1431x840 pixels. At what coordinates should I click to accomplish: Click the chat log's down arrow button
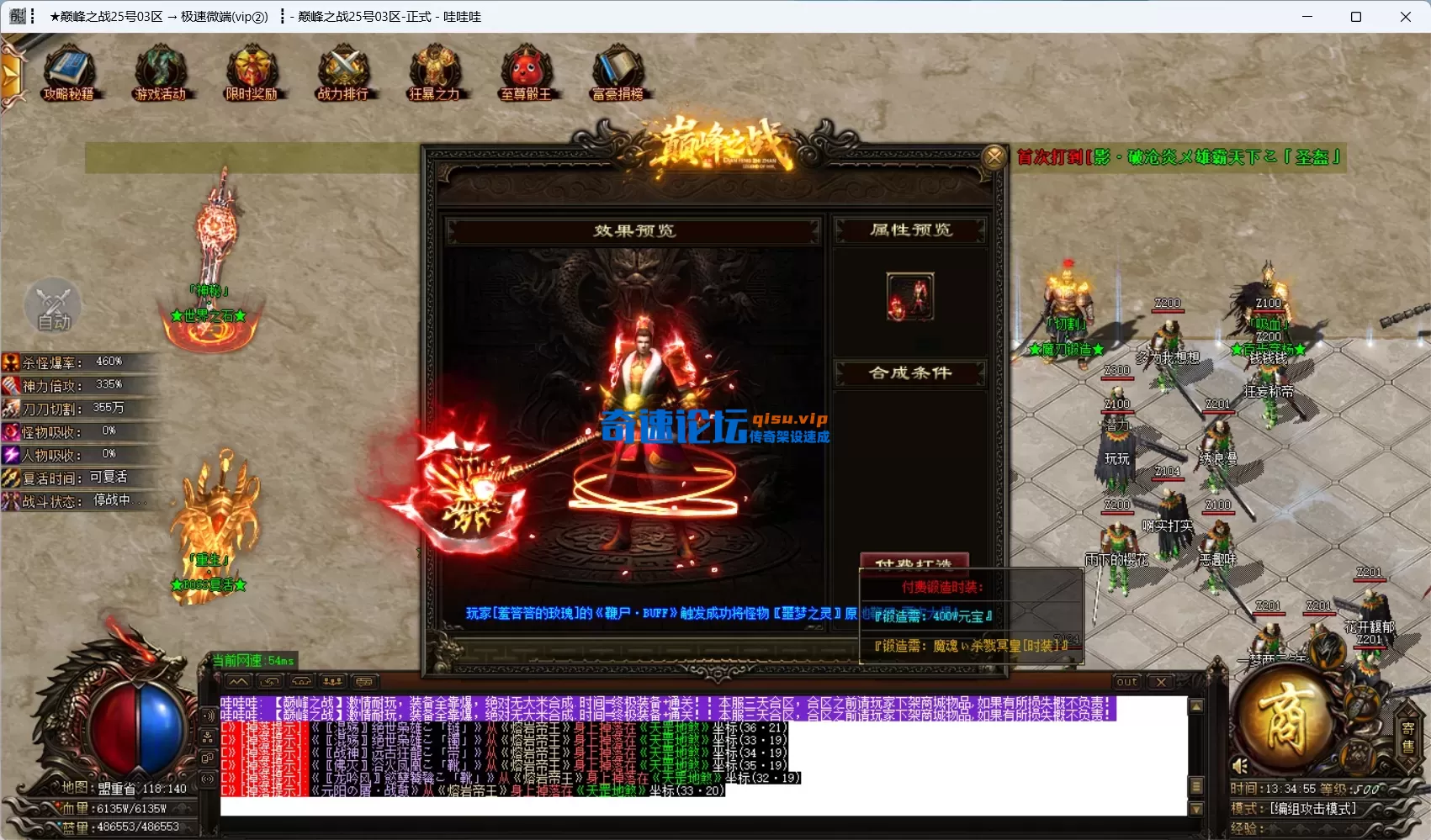[1196, 809]
